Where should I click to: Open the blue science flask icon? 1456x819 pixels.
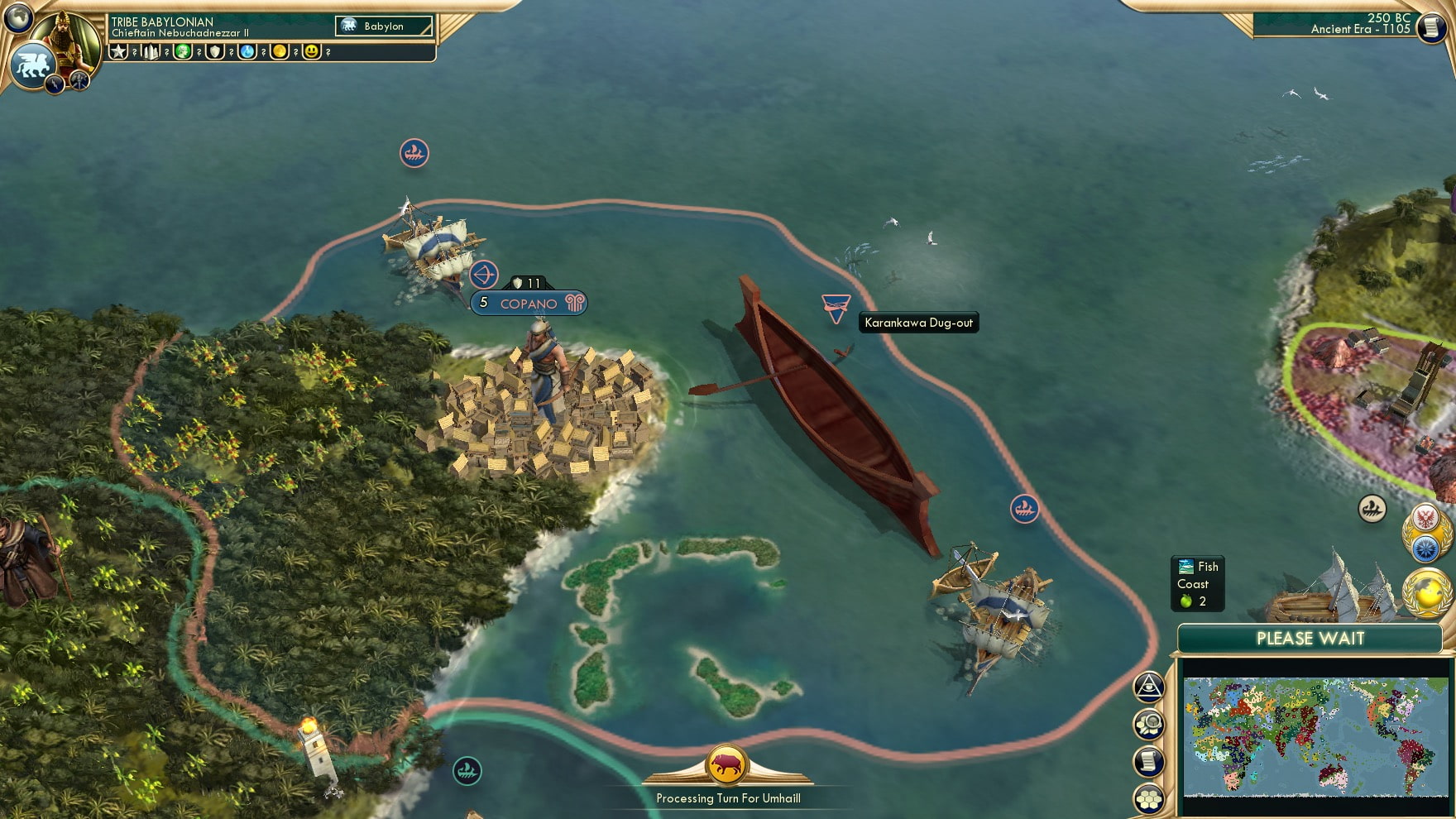[247, 51]
